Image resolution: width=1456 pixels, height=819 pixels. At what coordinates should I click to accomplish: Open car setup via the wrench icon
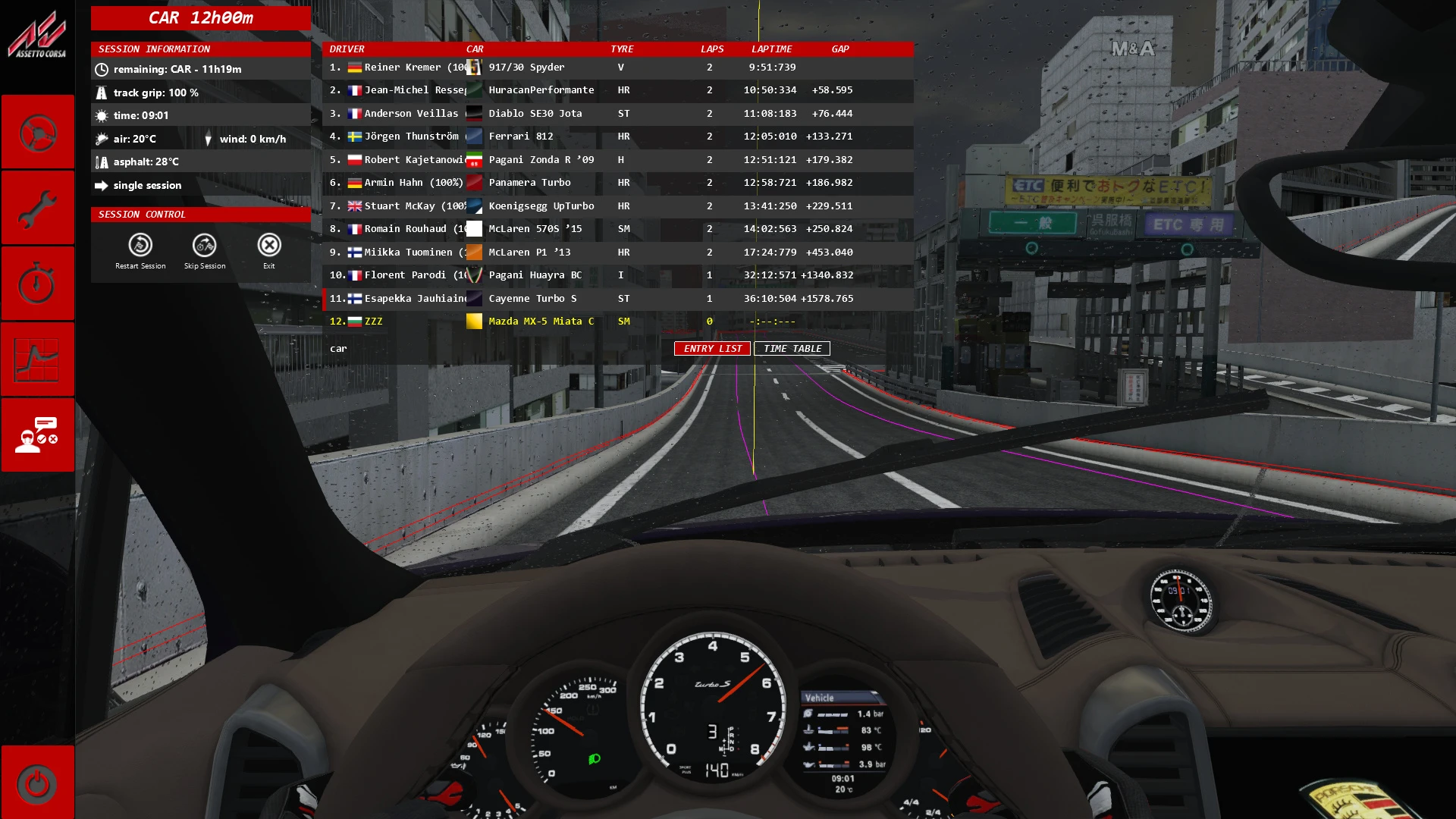(38, 207)
